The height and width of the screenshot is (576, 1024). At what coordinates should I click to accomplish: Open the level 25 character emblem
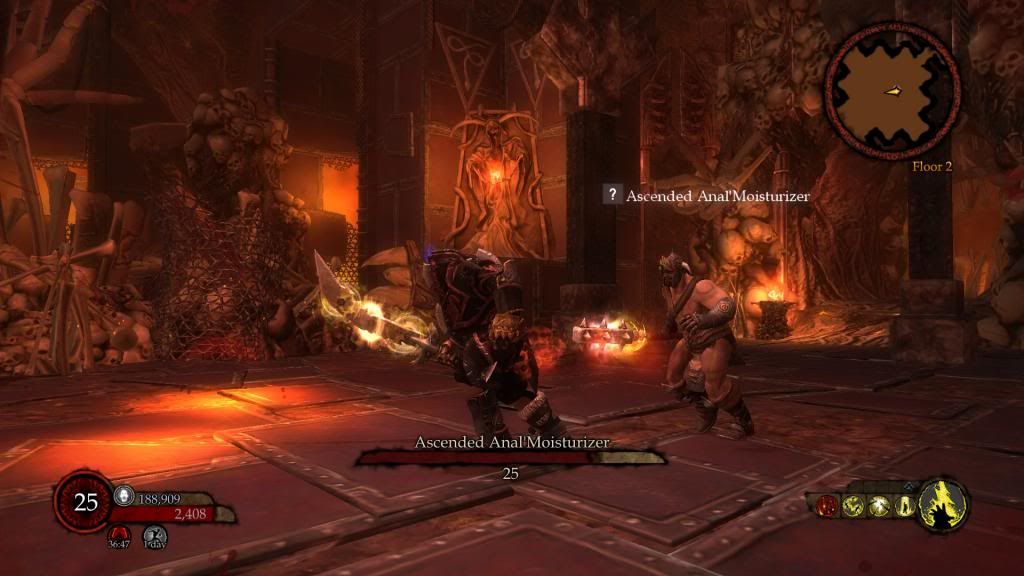point(86,501)
